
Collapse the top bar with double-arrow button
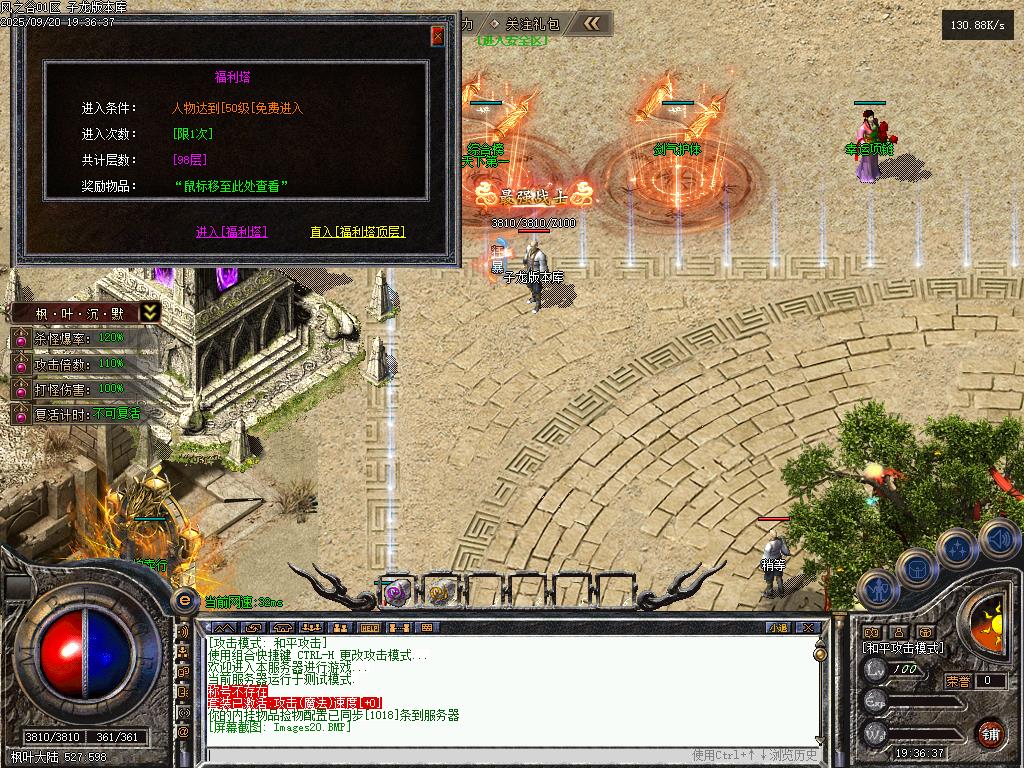point(592,23)
